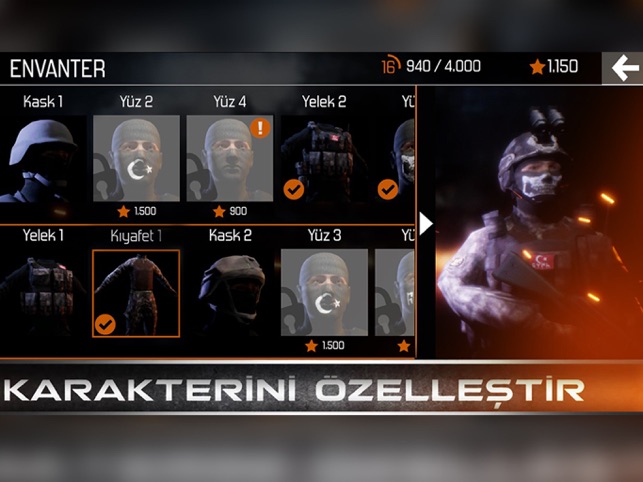The width and height of the screenshot is (643, 482).
Task: Pick the Yüz 3 face item
Action: (x=323, y=293)
